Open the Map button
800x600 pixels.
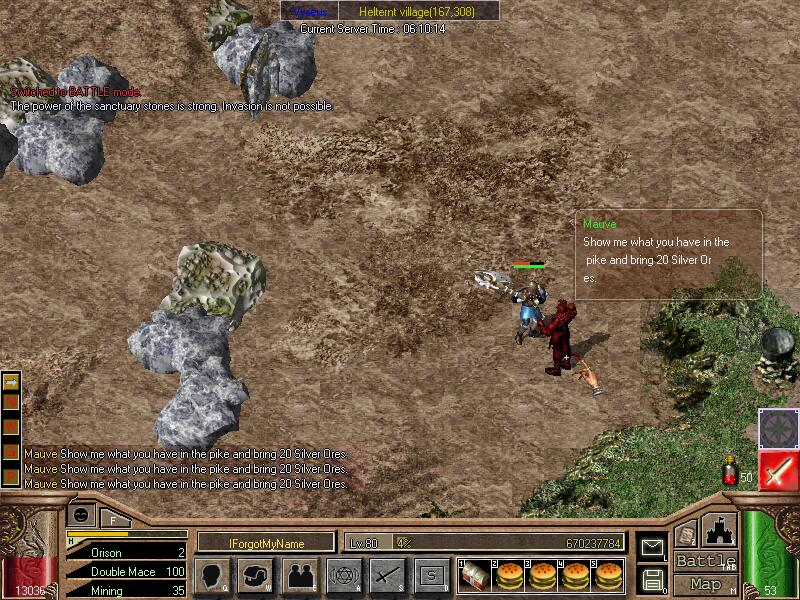click(x=705, y=583)
